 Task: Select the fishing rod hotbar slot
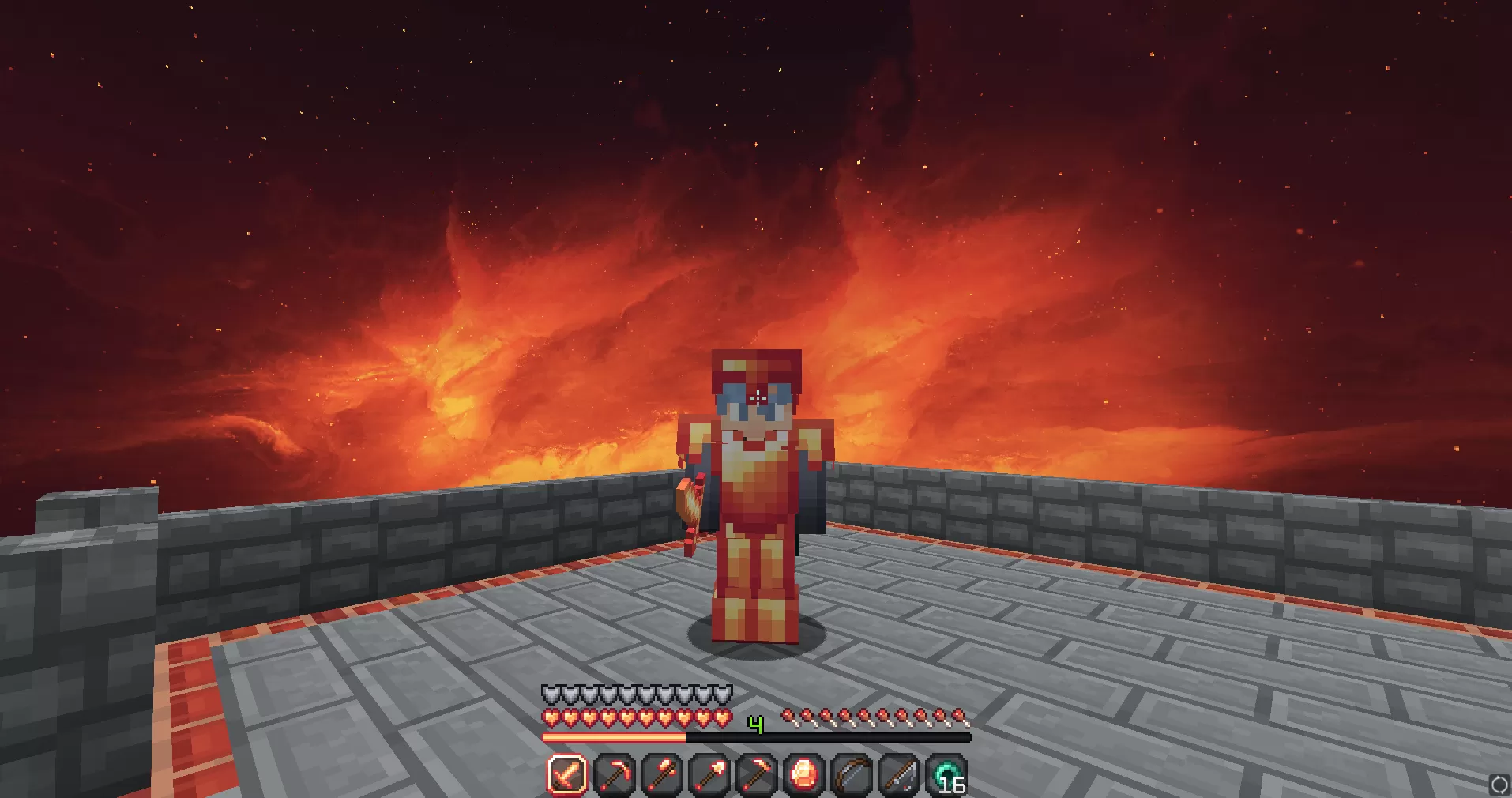click(x=900, y=774)
